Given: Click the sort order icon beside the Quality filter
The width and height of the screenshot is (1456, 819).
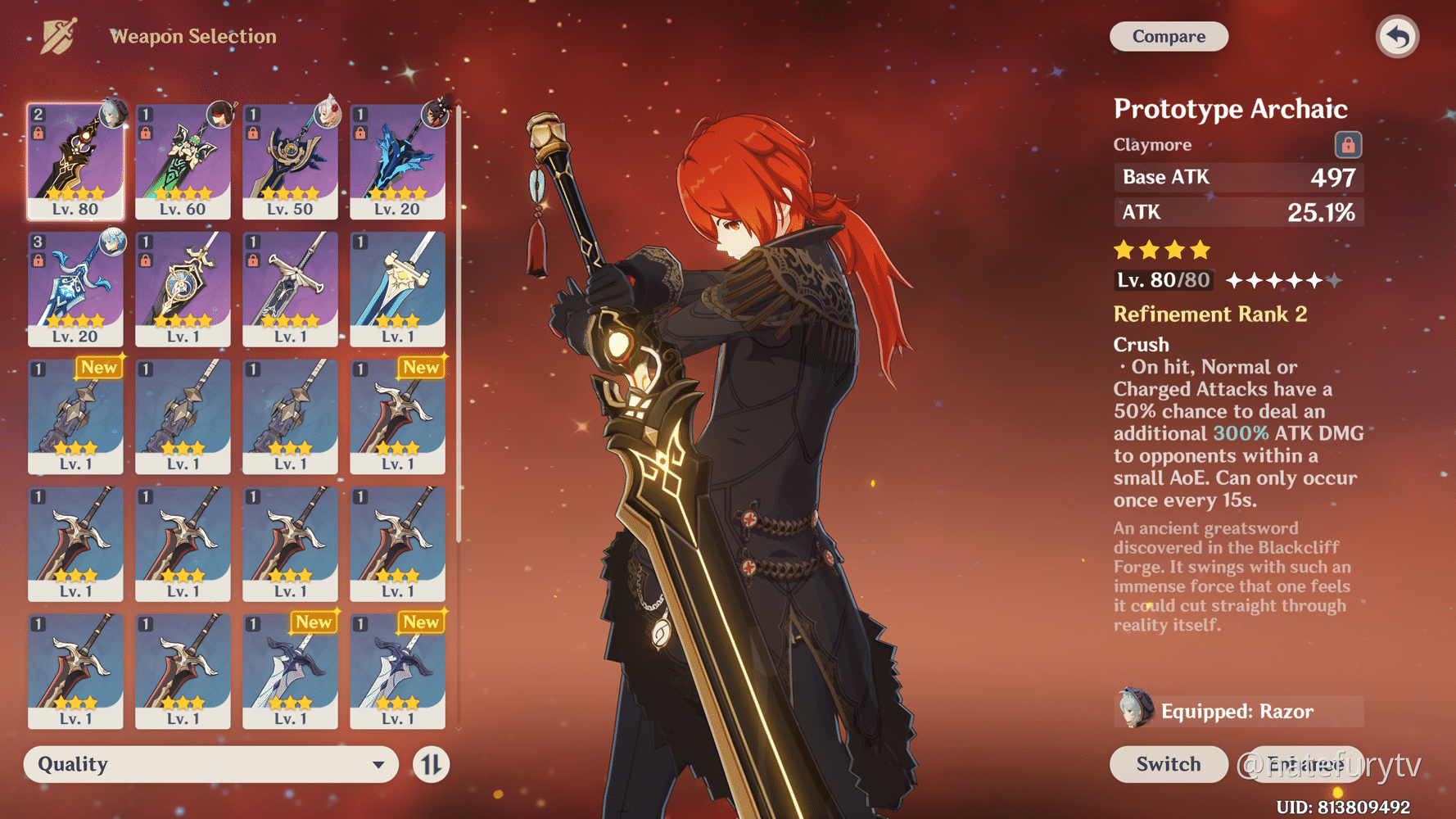Looking at the screenshot, I should pyautogui.click(x=430, y=764).
